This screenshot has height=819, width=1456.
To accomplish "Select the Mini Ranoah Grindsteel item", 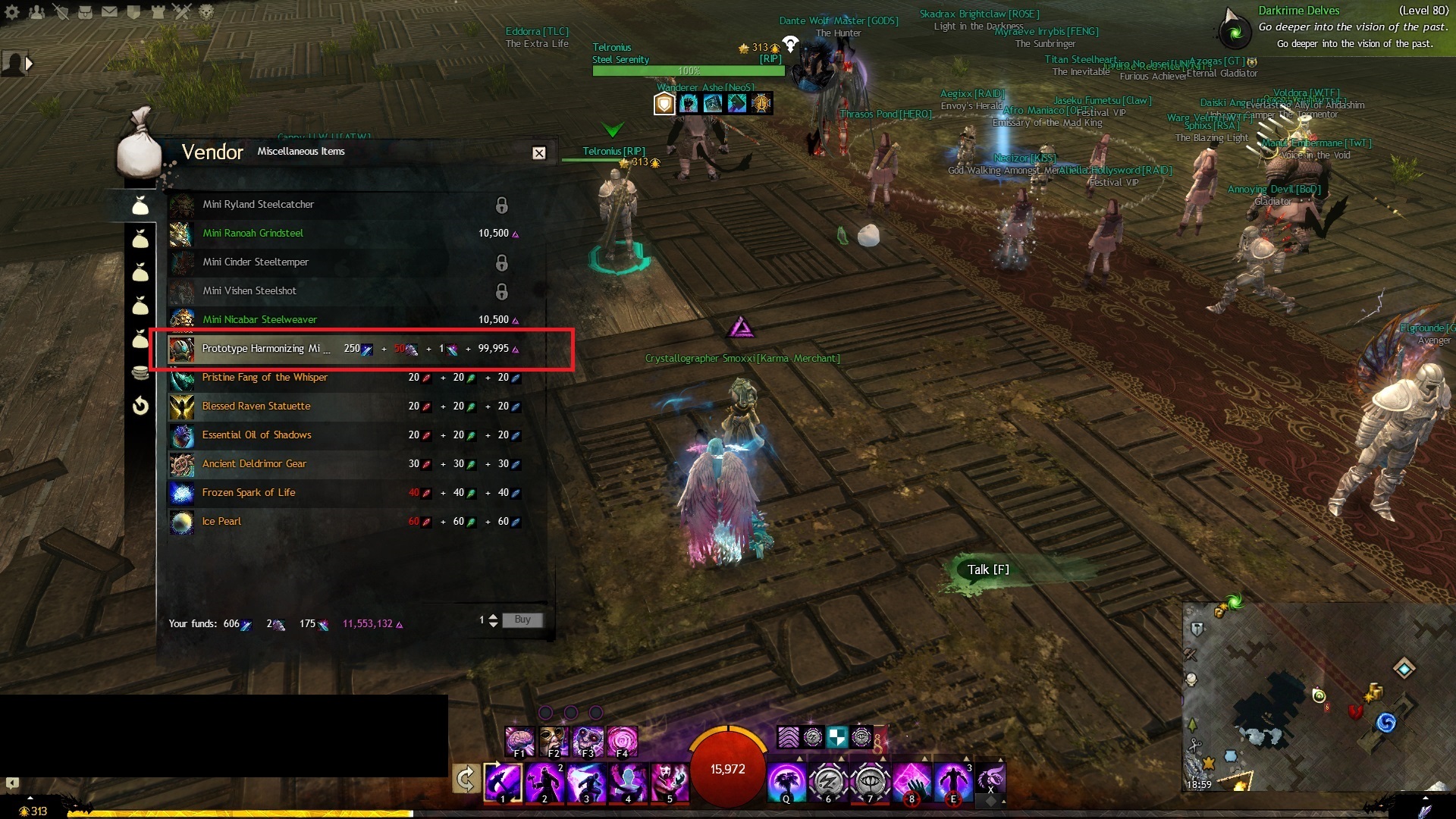I will pos(253,234).
